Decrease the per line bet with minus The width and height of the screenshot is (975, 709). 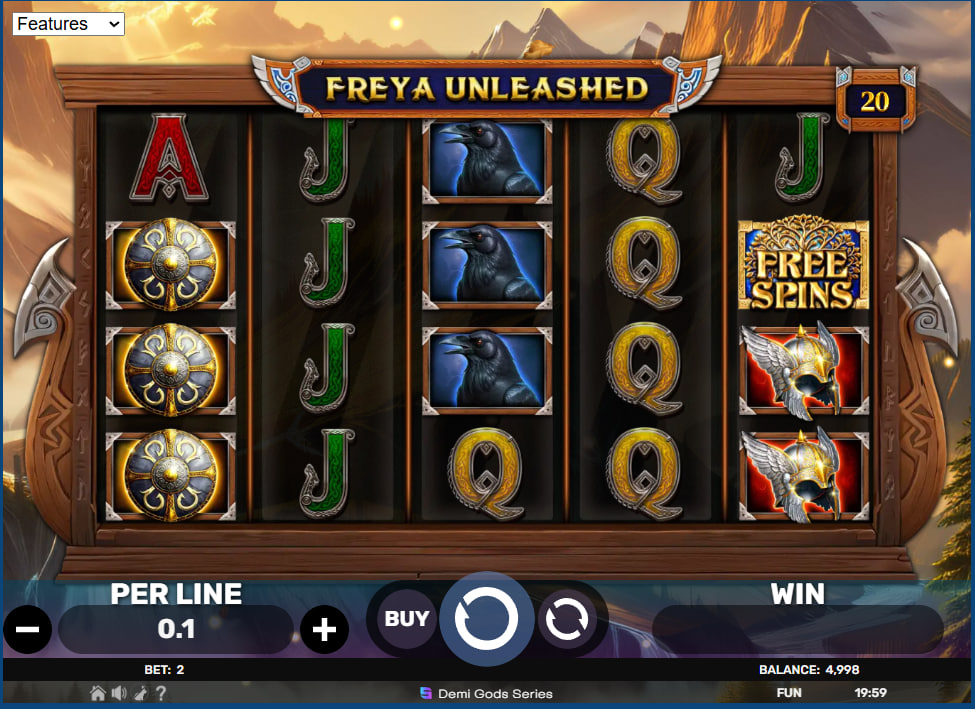click(27, 630)
